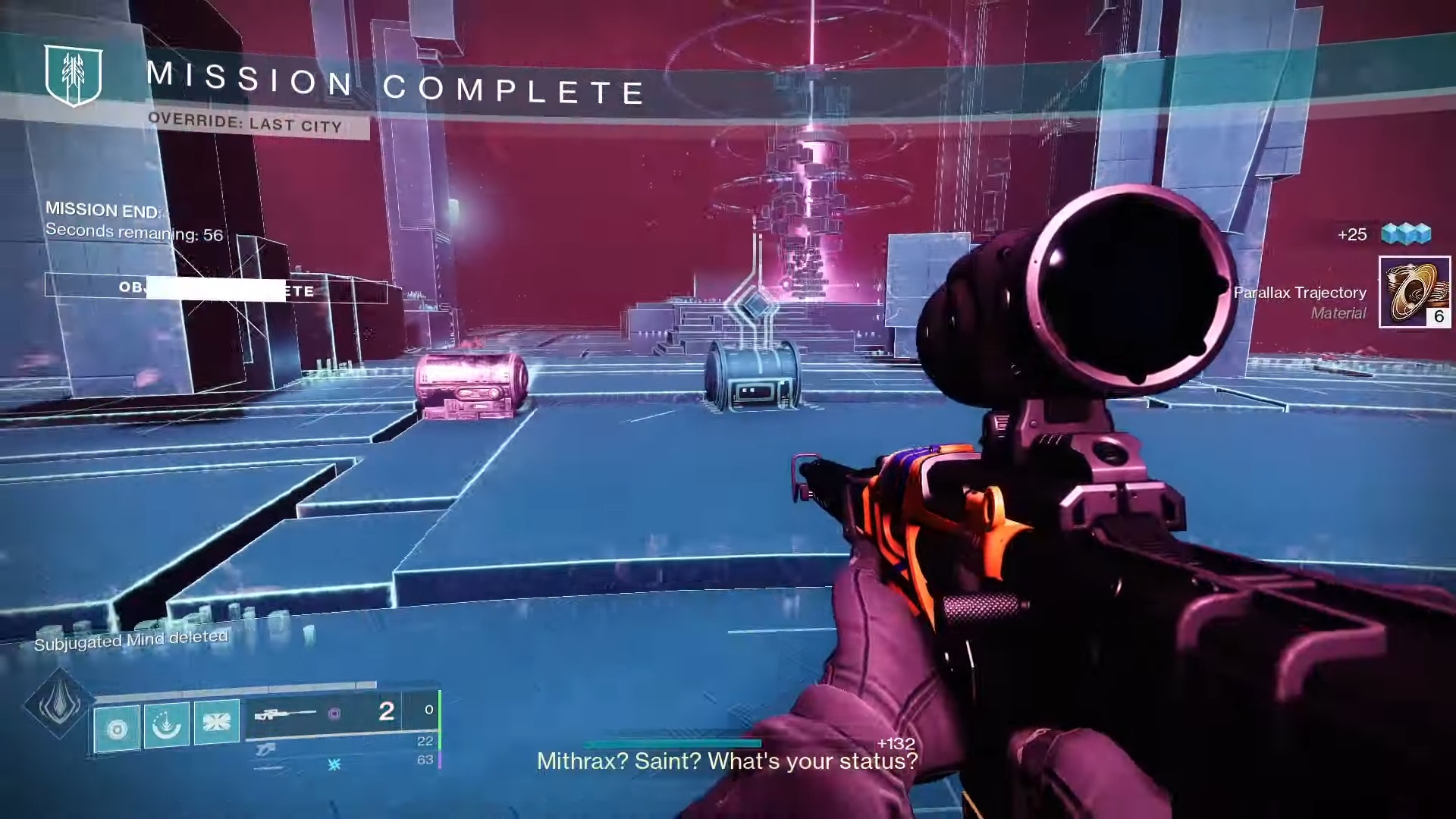Click the Mission Complete shield emblem

click(x=74, y=74)
